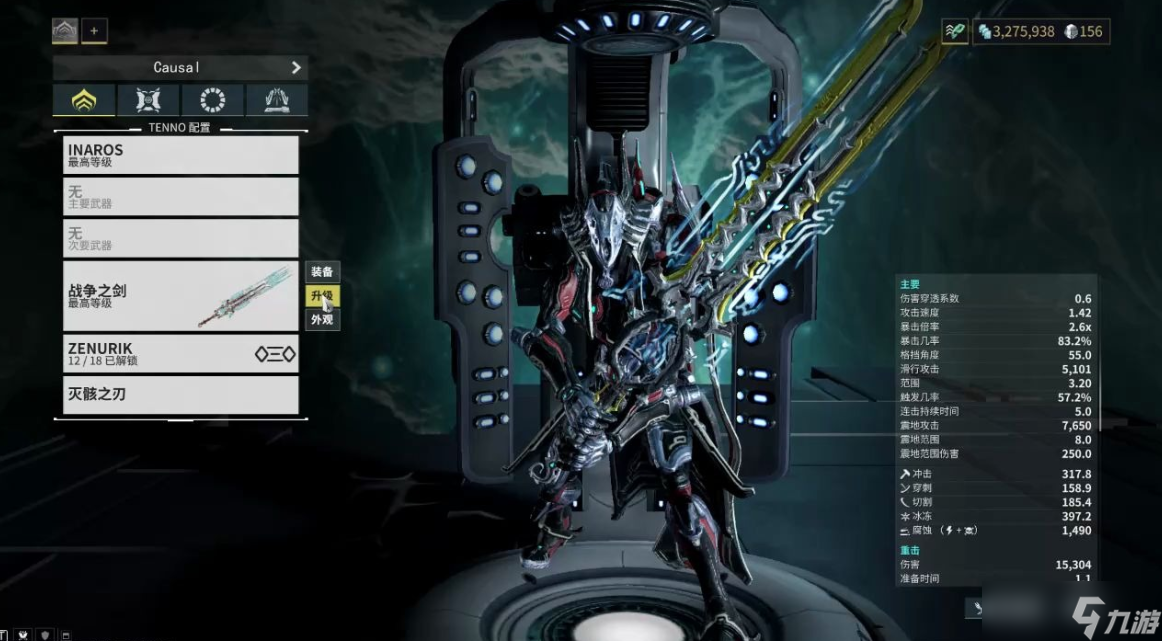
Task: Open the 外观 appearance button
Action: (322, 320)
